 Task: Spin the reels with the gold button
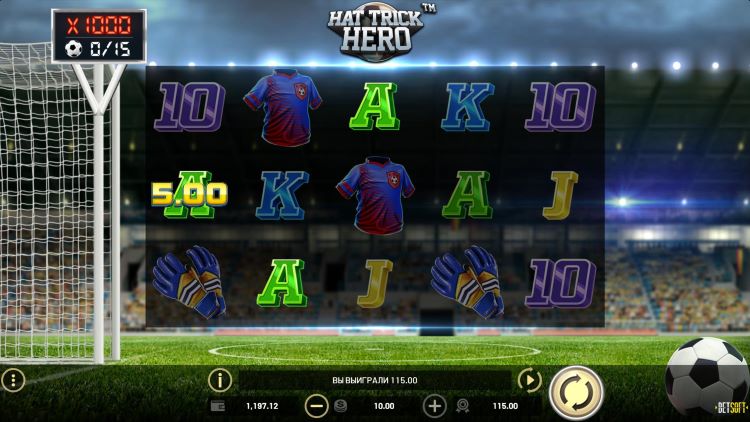[576, 391]
